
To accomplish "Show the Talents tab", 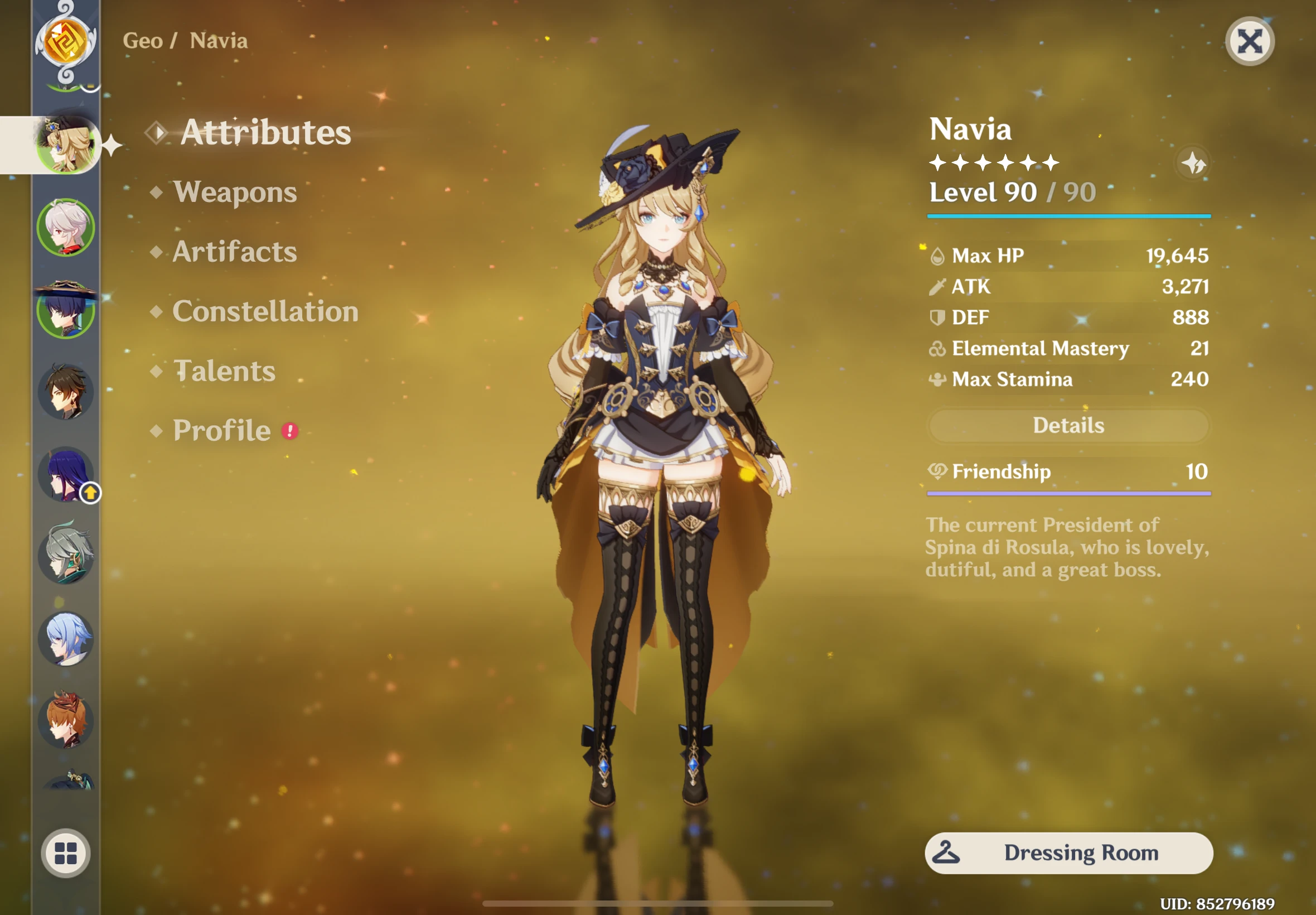I will click(224, 371).
